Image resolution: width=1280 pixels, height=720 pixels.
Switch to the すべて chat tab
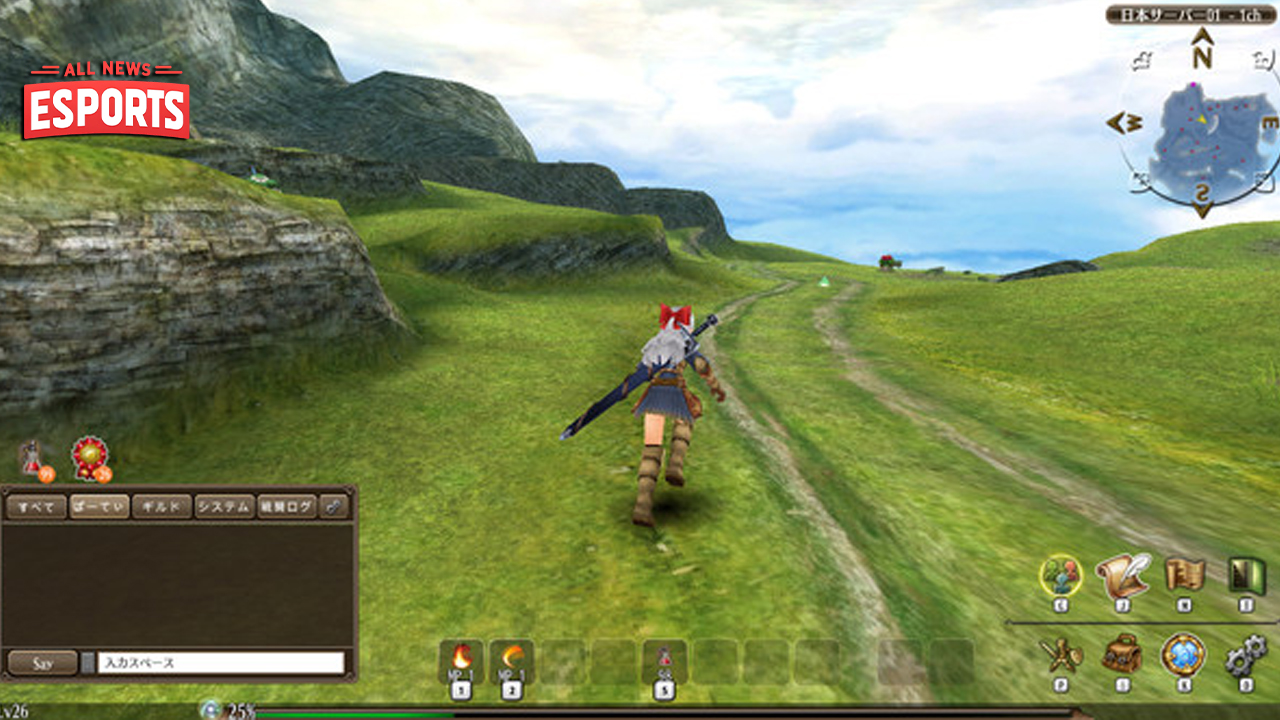point(36,507)
